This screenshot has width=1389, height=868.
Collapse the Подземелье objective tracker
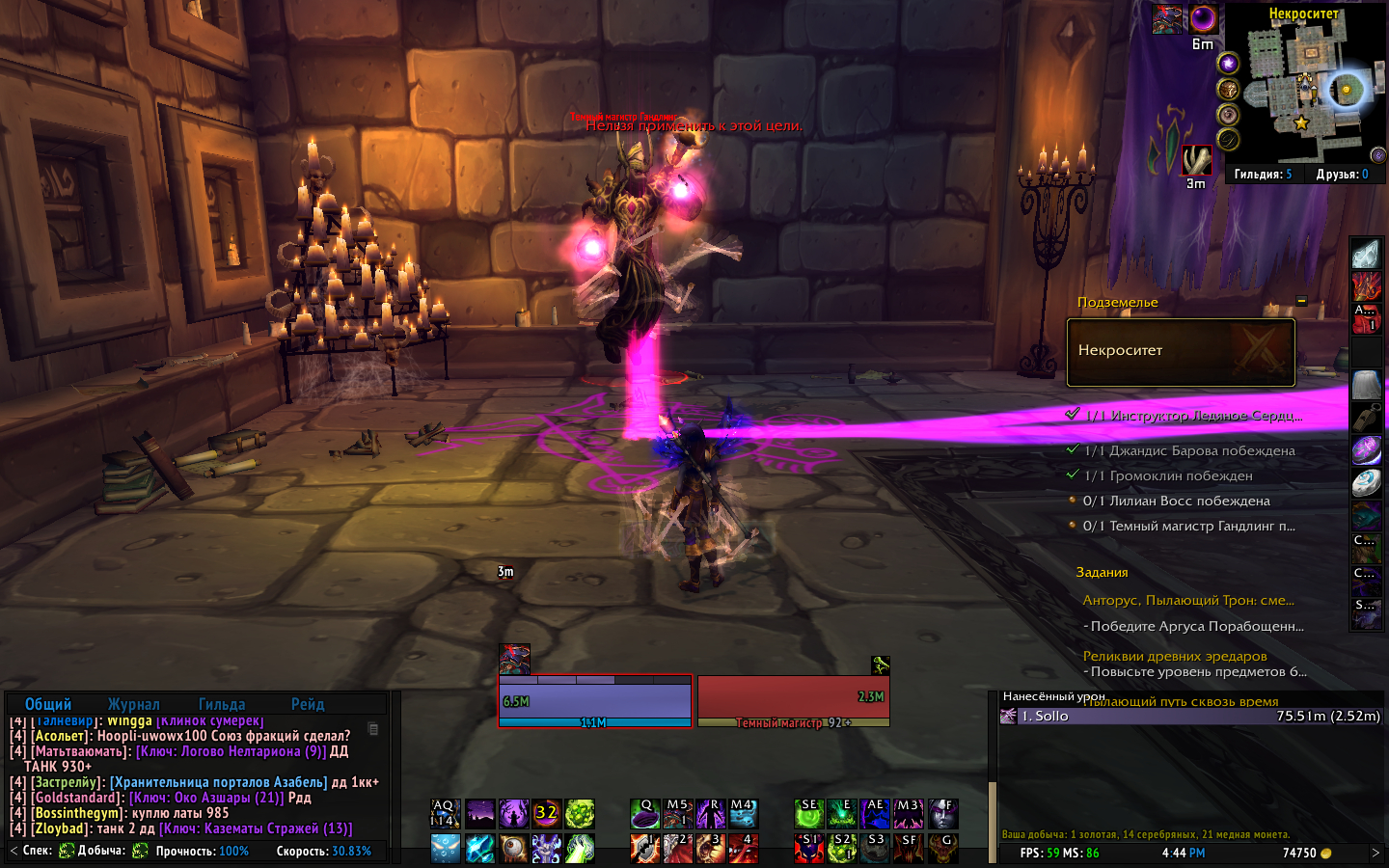pyautogui.click(x=1301, y=301)
